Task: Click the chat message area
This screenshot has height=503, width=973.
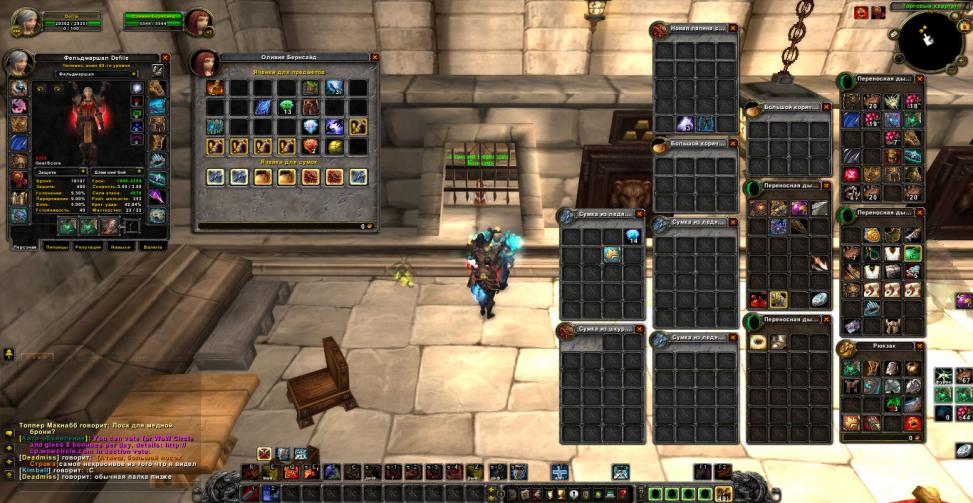Action: [x=100, y=448]
